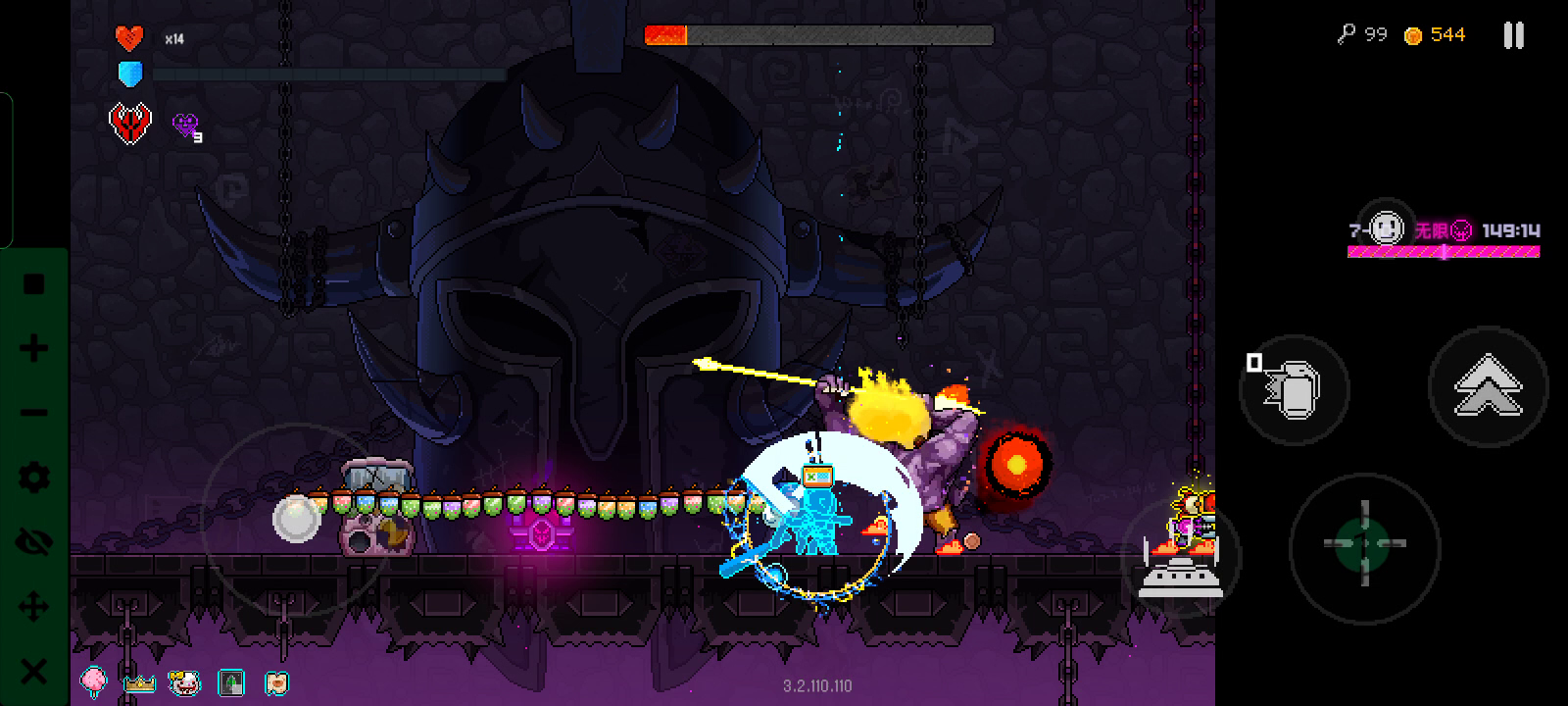
Task: Pause the game
Action: (x=1513, y=36)
